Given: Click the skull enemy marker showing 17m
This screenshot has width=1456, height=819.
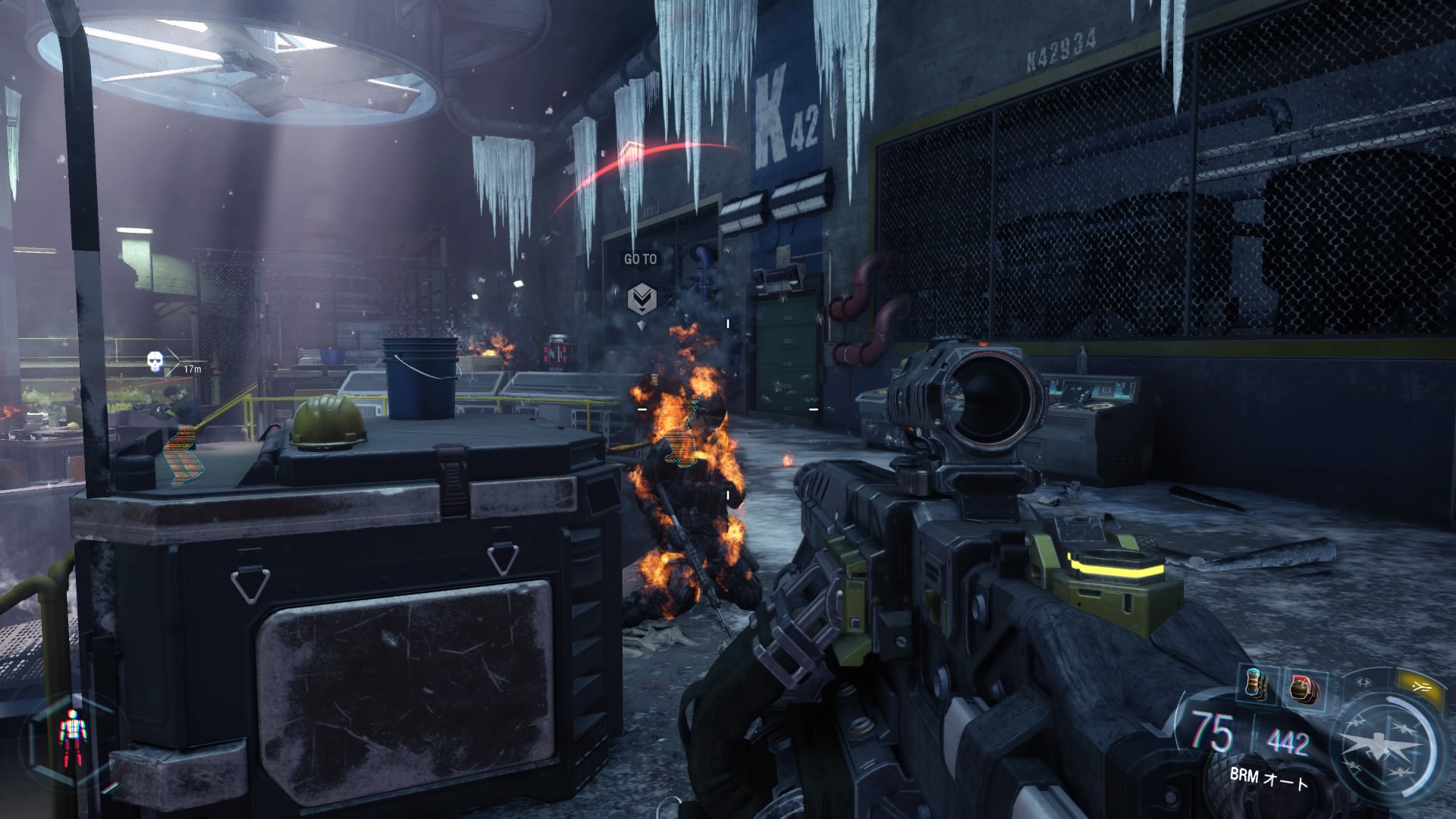Looking at the screenshot, I should point(155,362).
